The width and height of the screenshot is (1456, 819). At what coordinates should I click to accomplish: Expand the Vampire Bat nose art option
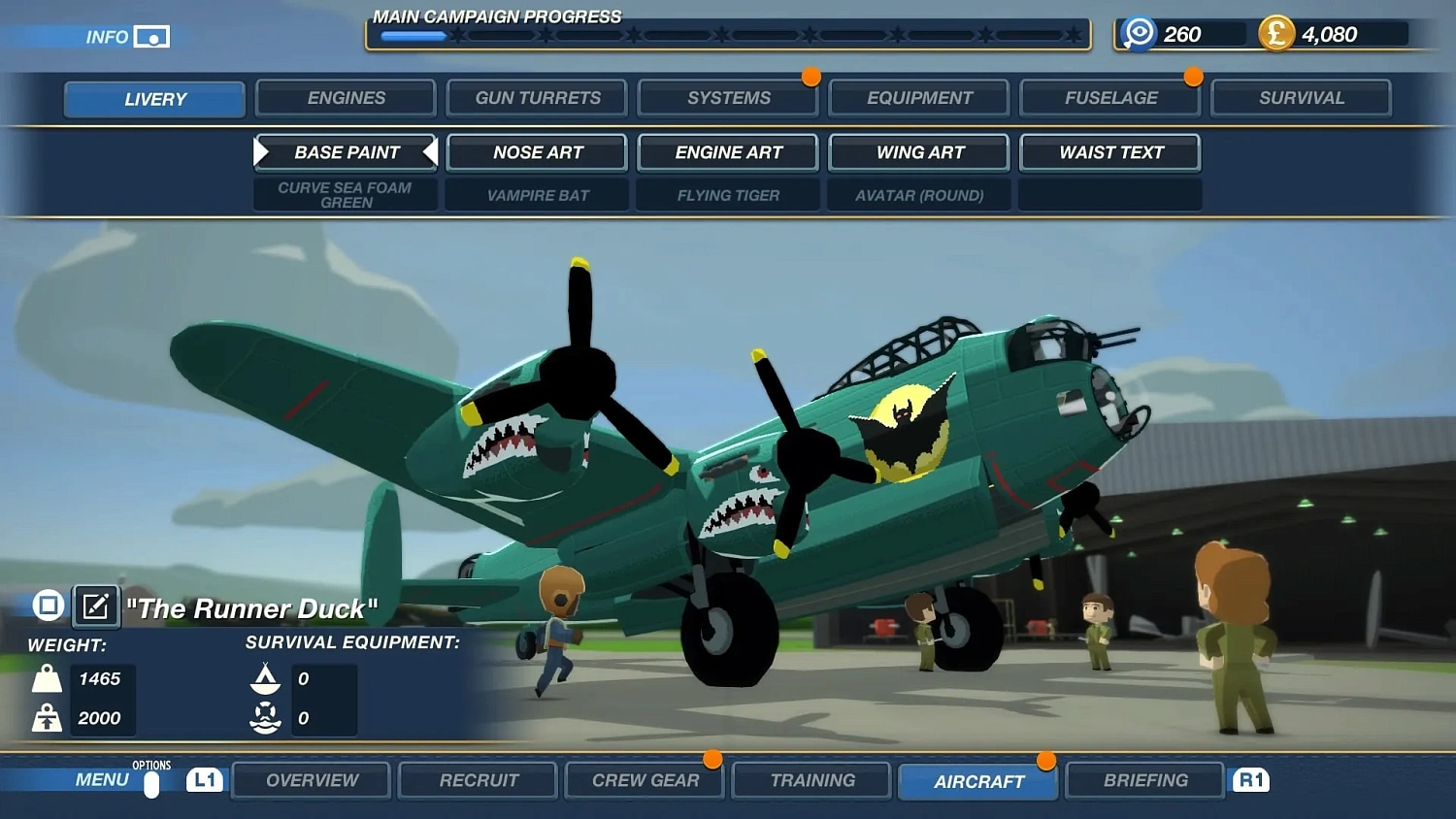536,195
